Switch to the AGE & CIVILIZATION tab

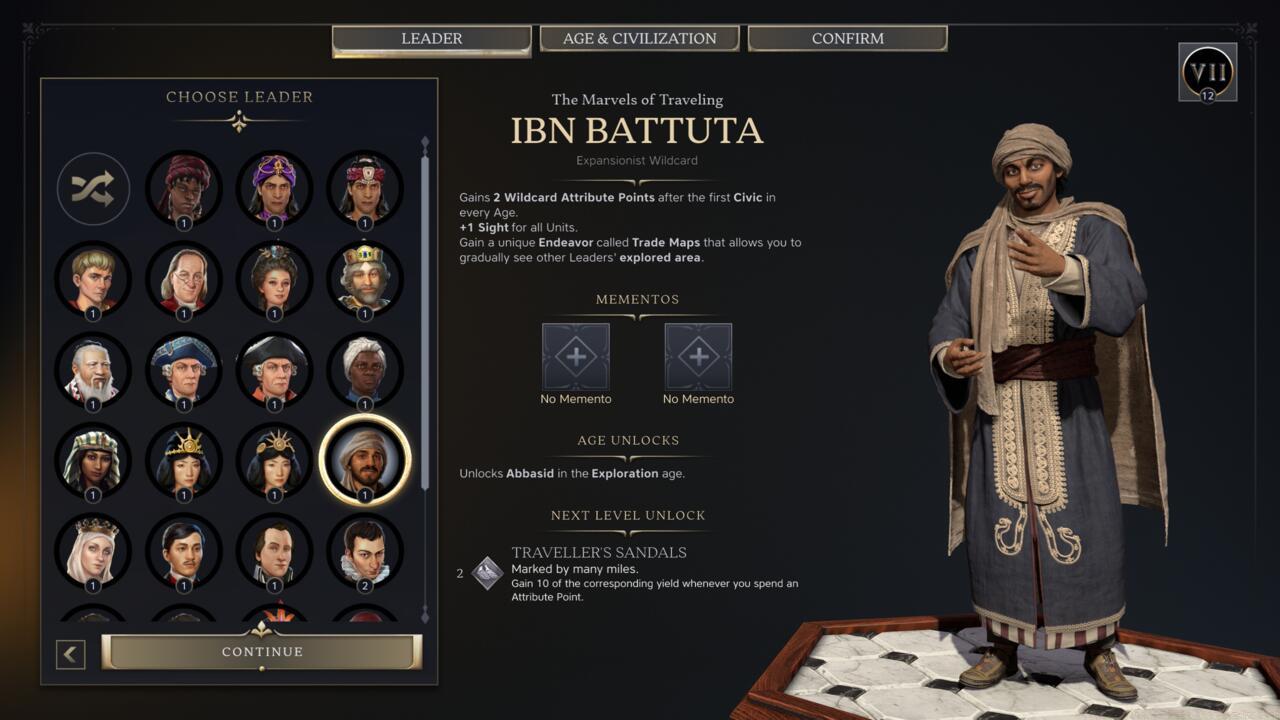tap(639, 38)
